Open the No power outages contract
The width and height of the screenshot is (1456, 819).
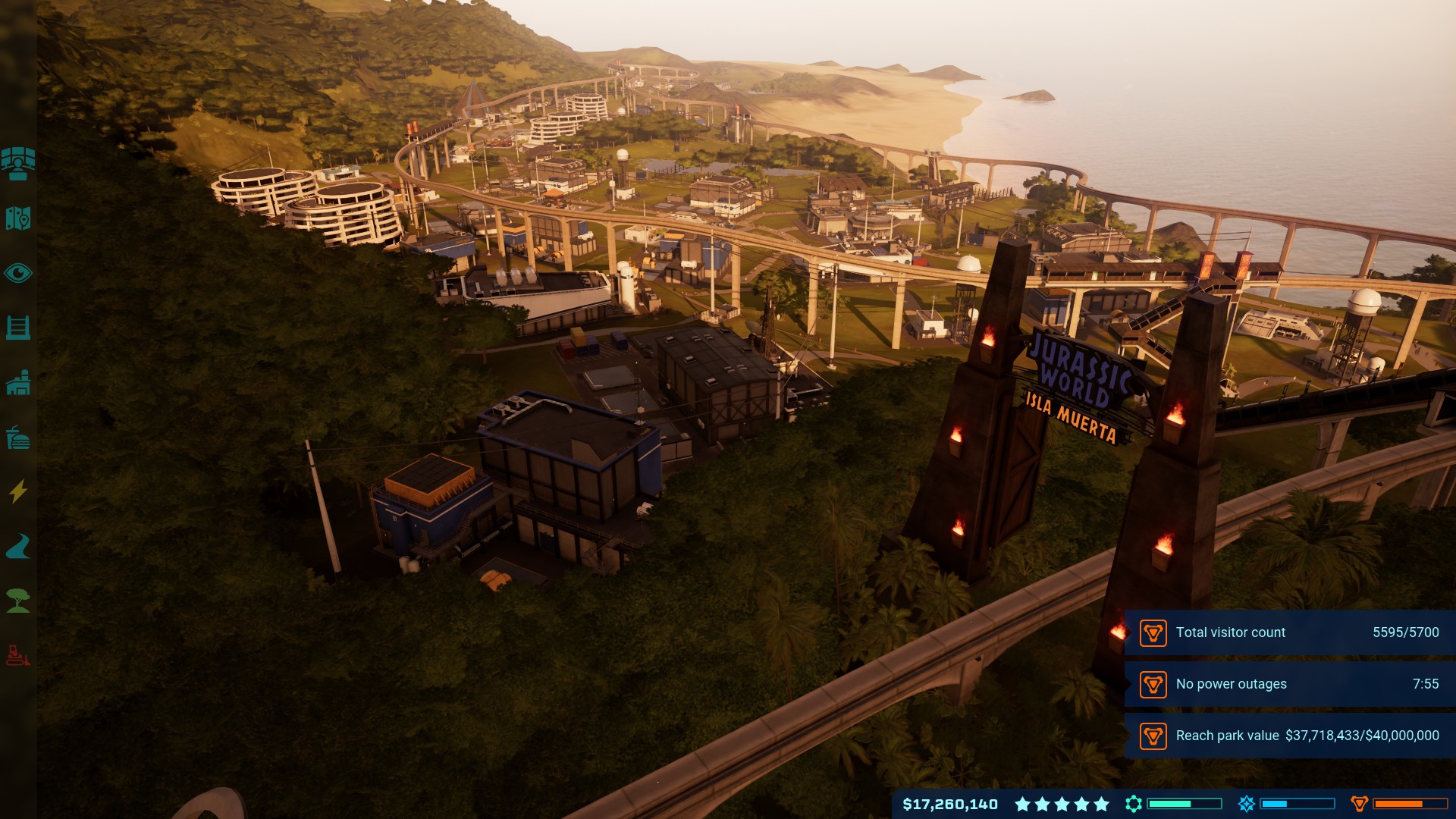pos(1289,684)
